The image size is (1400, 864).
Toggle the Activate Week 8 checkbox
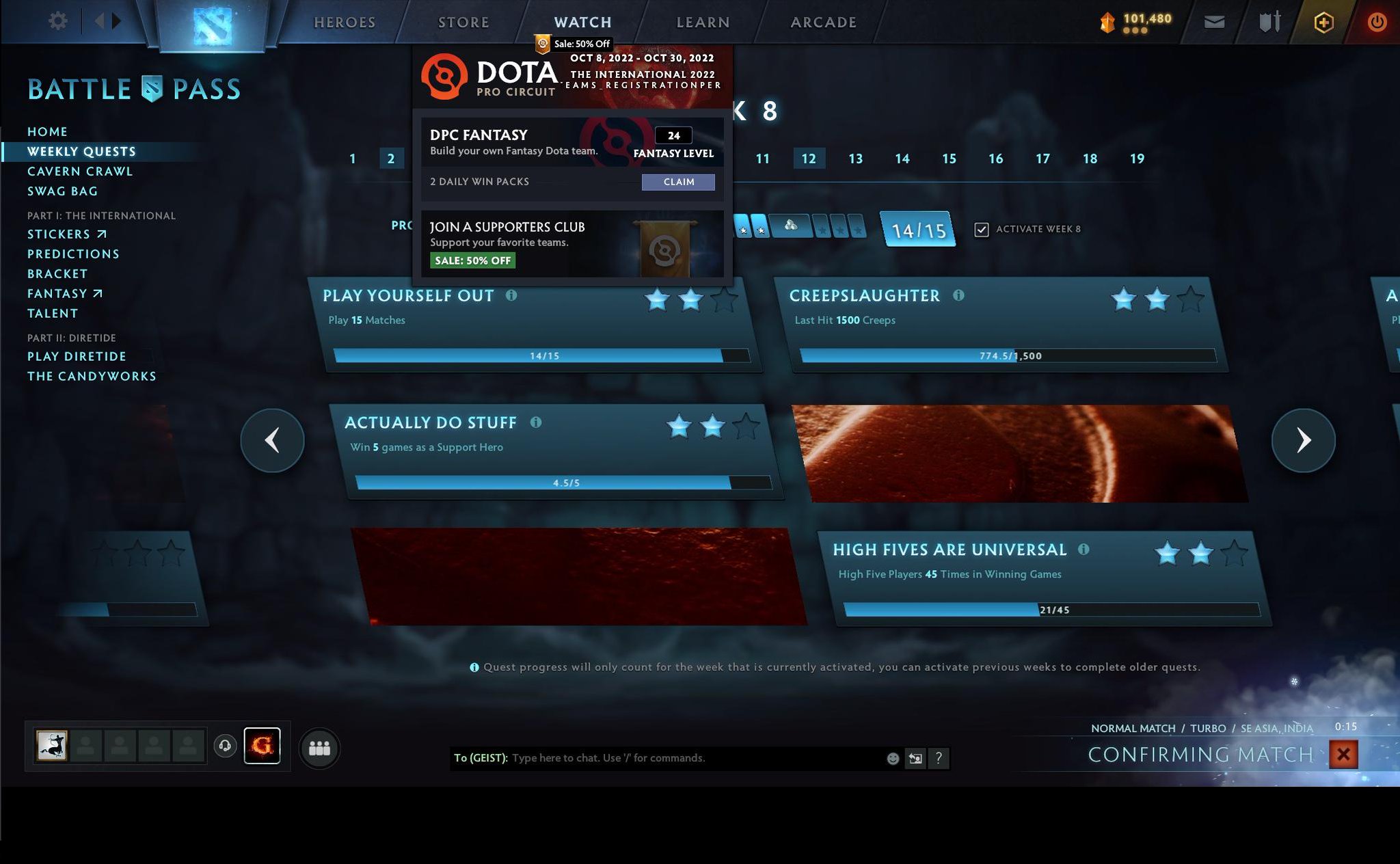[982, 230]
